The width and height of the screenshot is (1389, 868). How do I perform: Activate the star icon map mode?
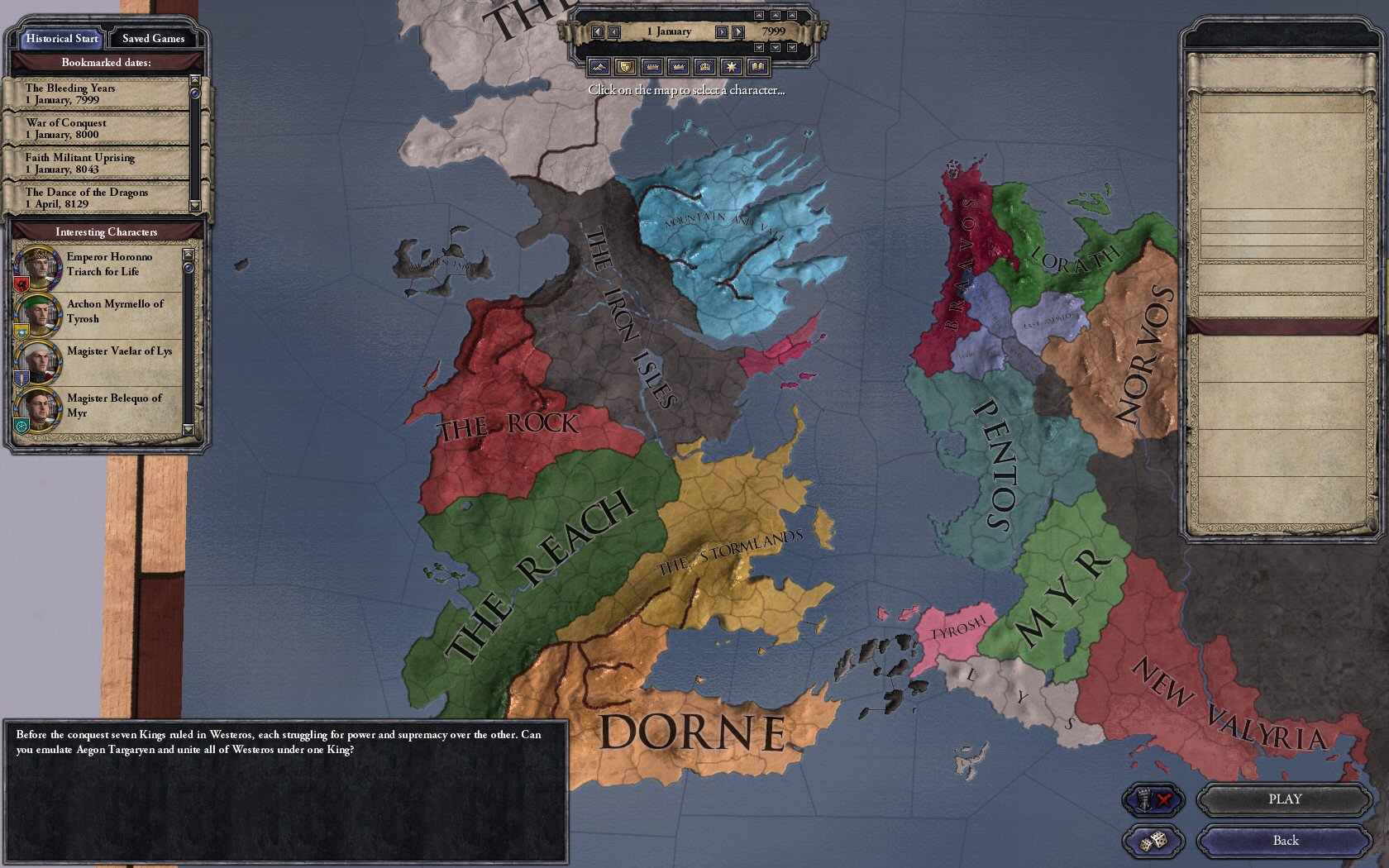tap(731, 66)
